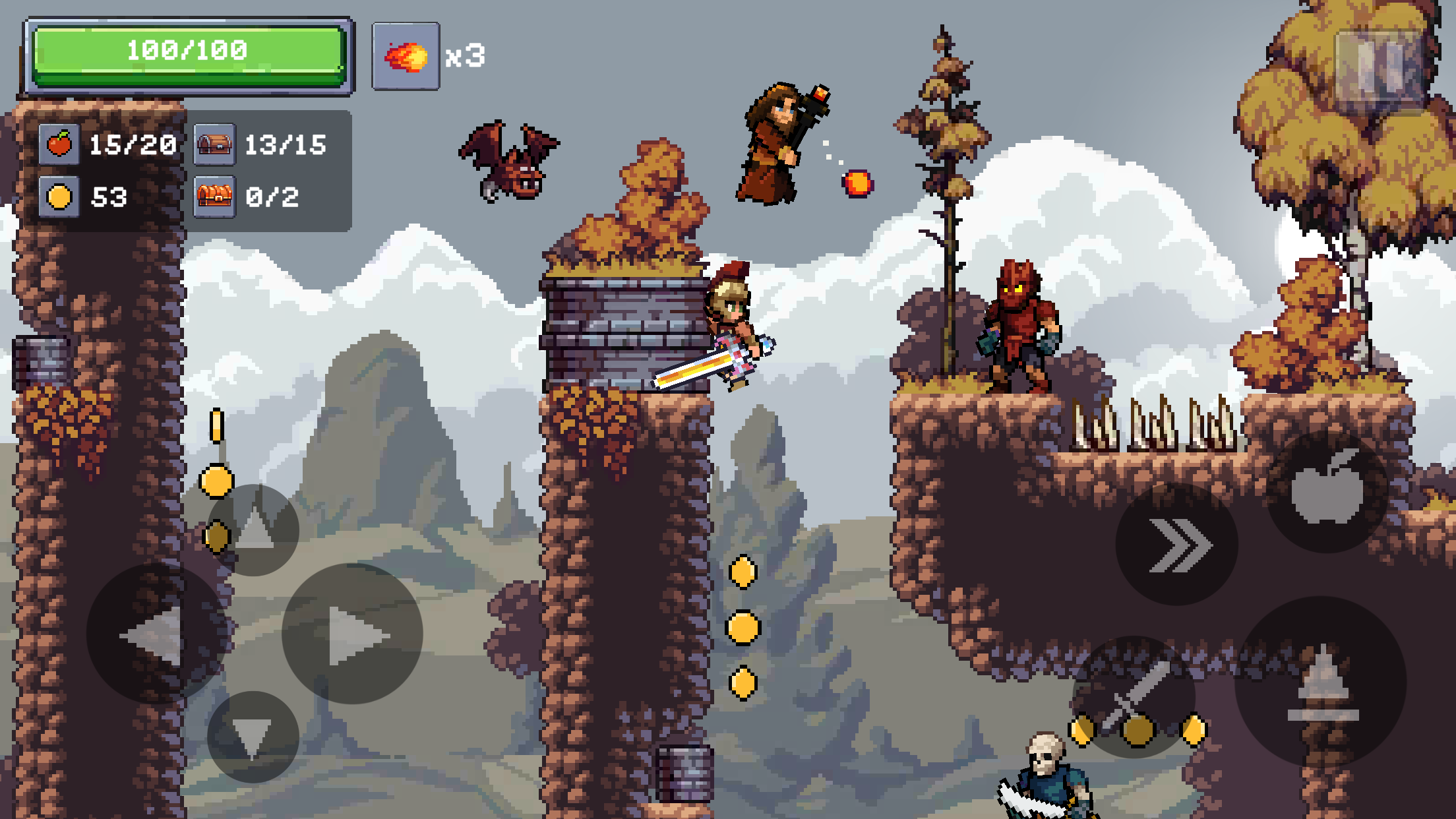Tap the flying bat enemy
This screenshot has height=819, width=1456.
508,162
